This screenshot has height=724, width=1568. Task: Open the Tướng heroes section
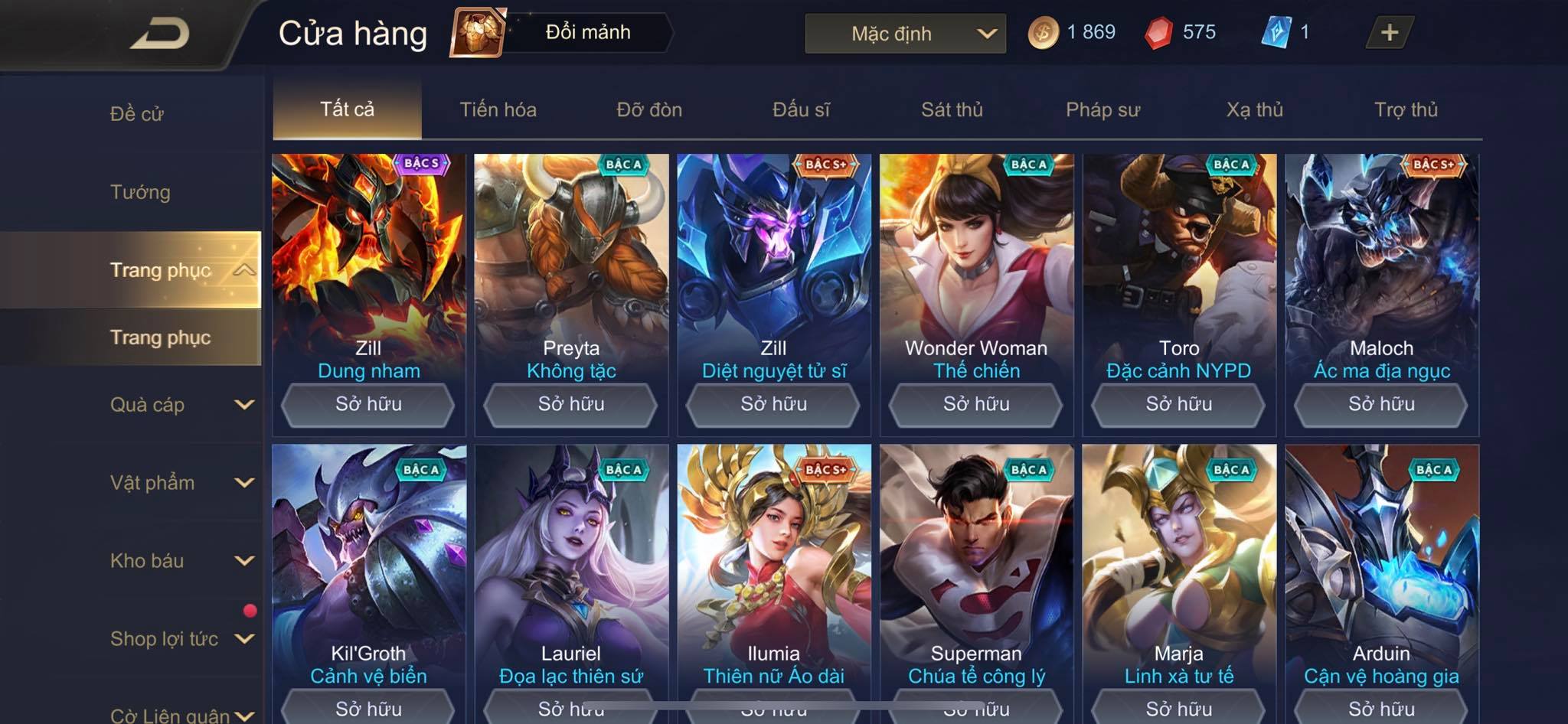(140, 192)
